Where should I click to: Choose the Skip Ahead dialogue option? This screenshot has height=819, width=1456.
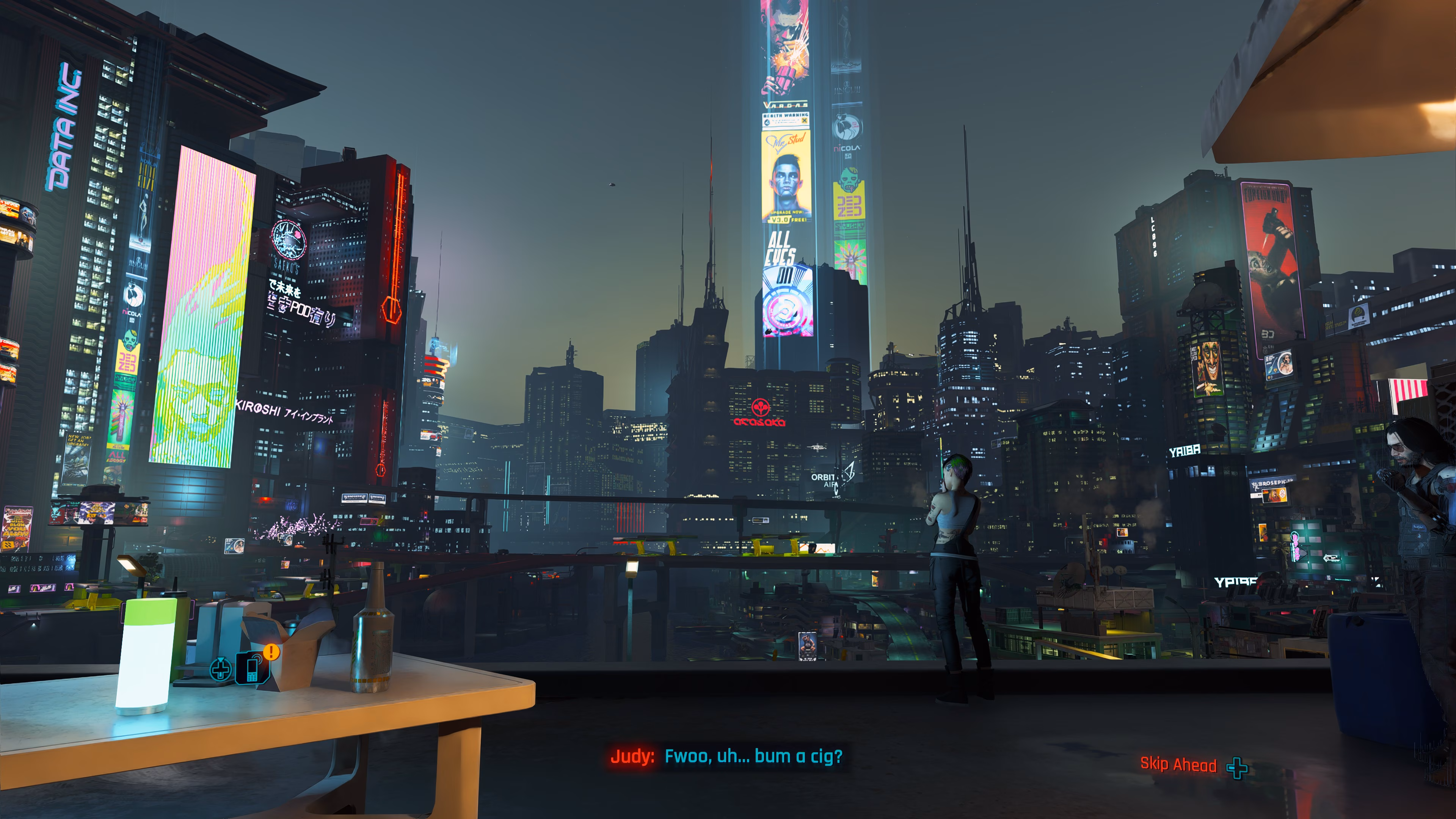coord(1178,765)
